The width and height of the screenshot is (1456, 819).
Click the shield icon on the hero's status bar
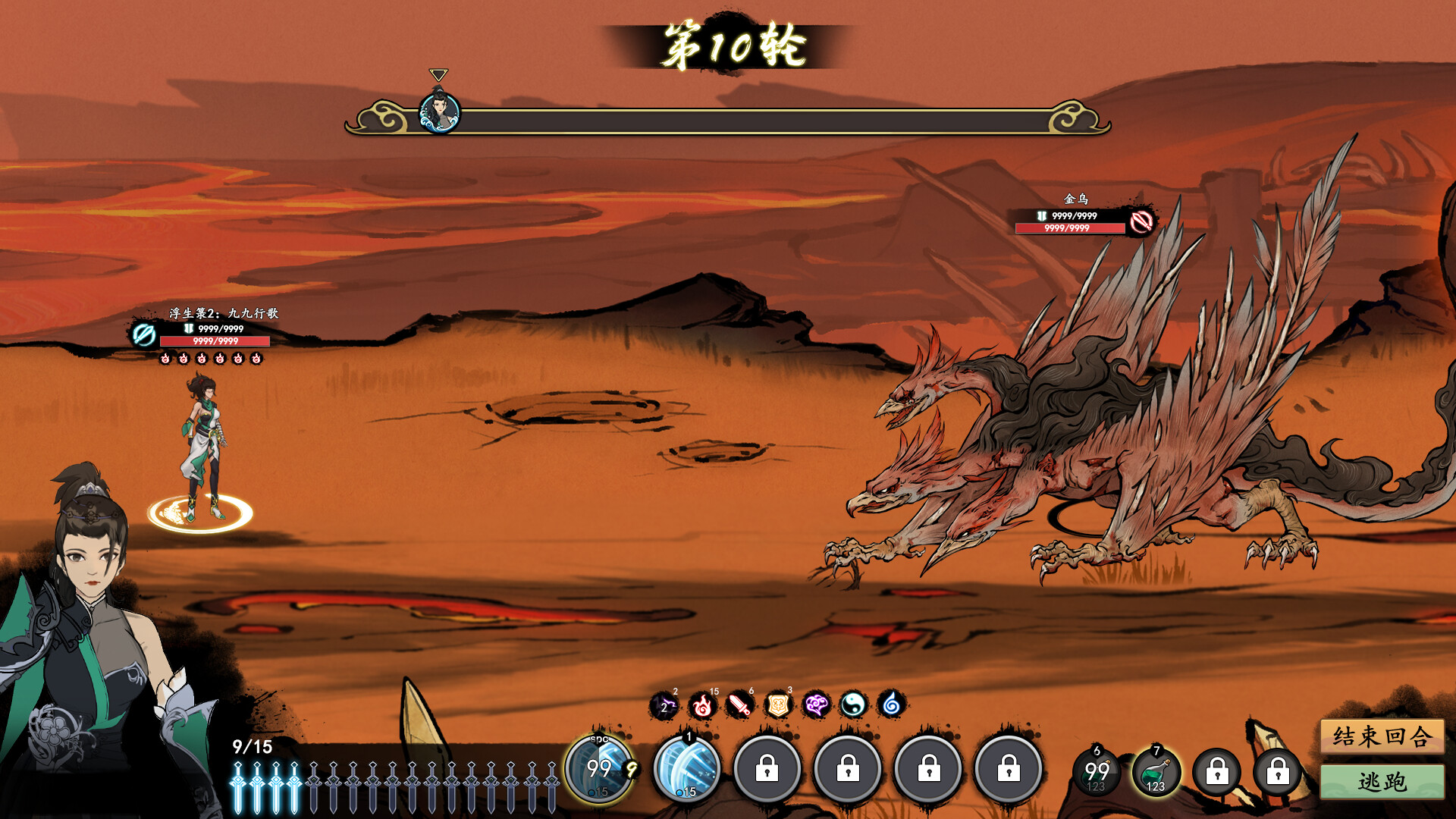click(x=187, y=330)
